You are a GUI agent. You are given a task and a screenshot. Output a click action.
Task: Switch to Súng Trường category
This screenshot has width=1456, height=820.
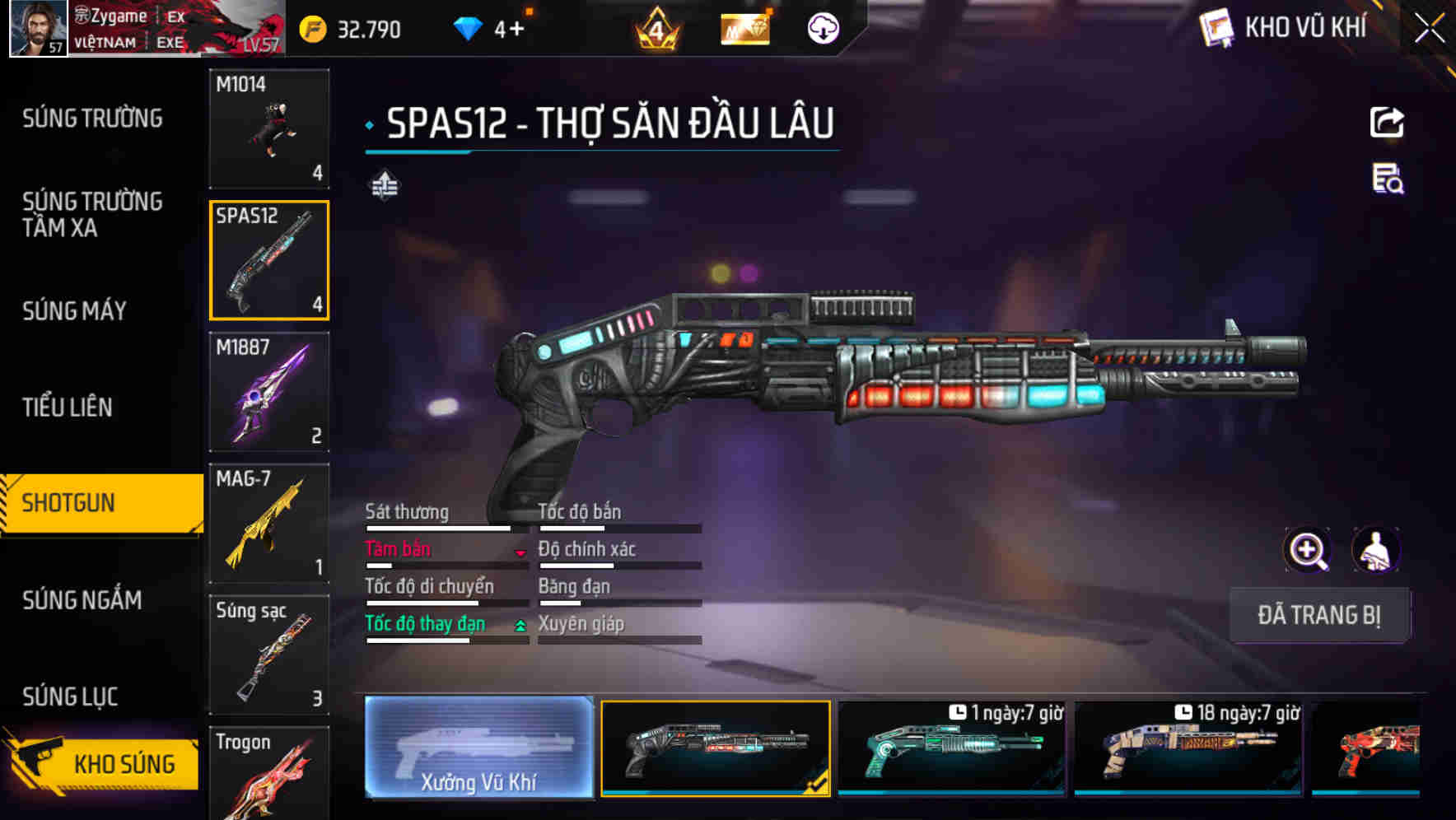click(x=92, y=119)
